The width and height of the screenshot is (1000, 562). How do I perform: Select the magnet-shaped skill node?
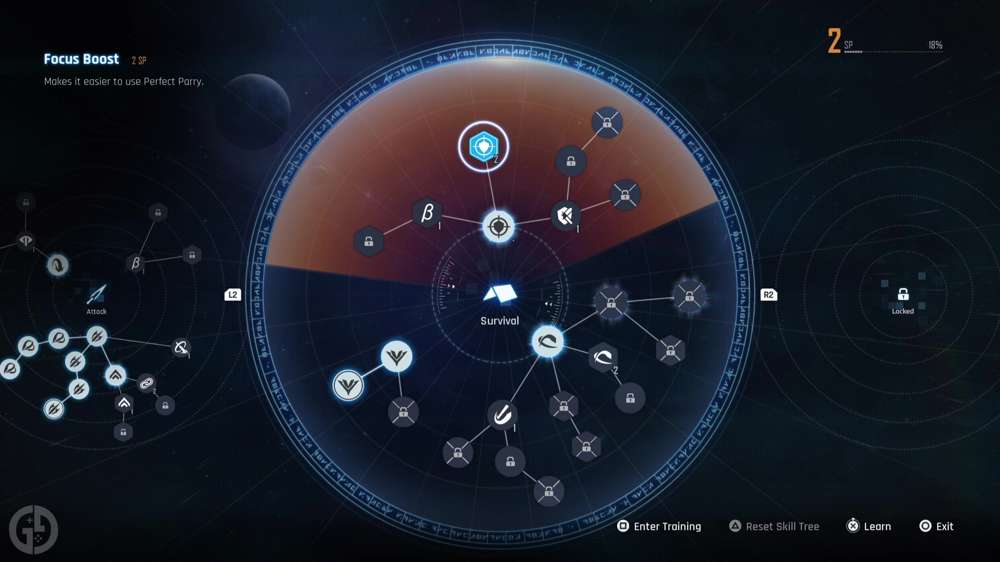[502, 415]
